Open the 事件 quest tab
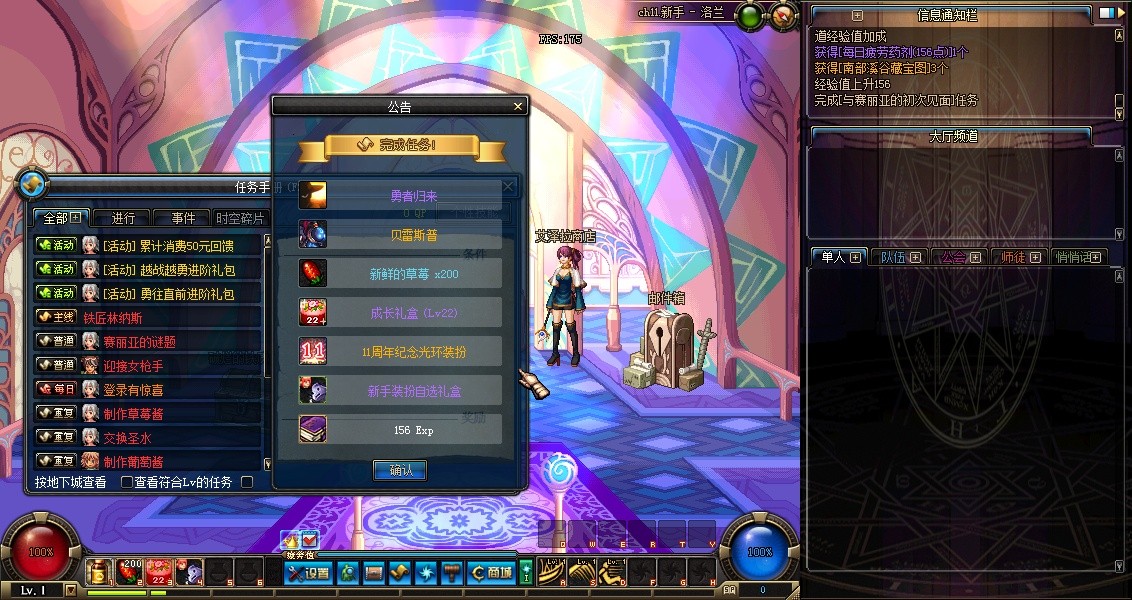 click(183, 218)
